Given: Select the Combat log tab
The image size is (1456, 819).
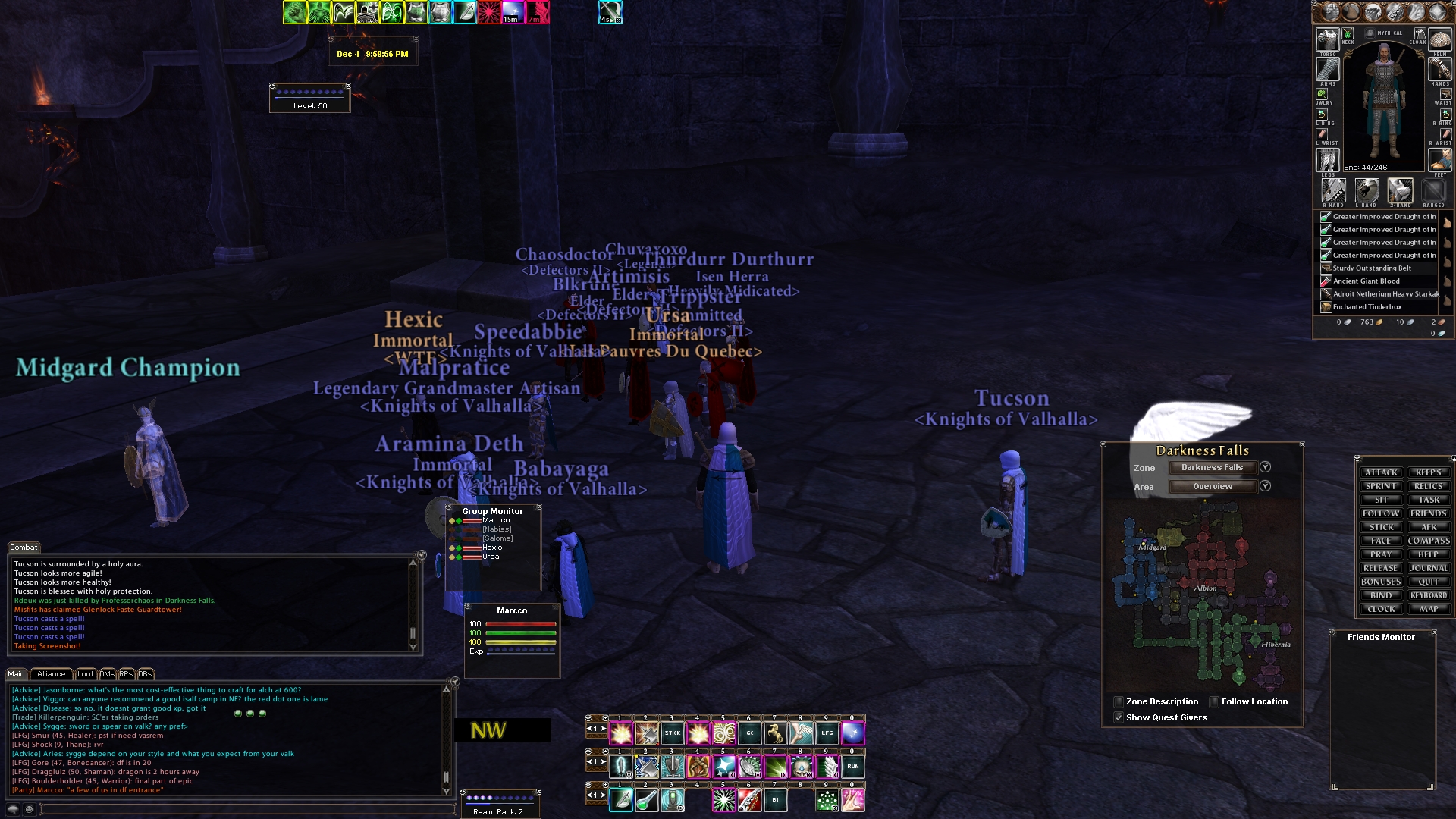Looking at the screenshot, I should (x=24, y=548).
